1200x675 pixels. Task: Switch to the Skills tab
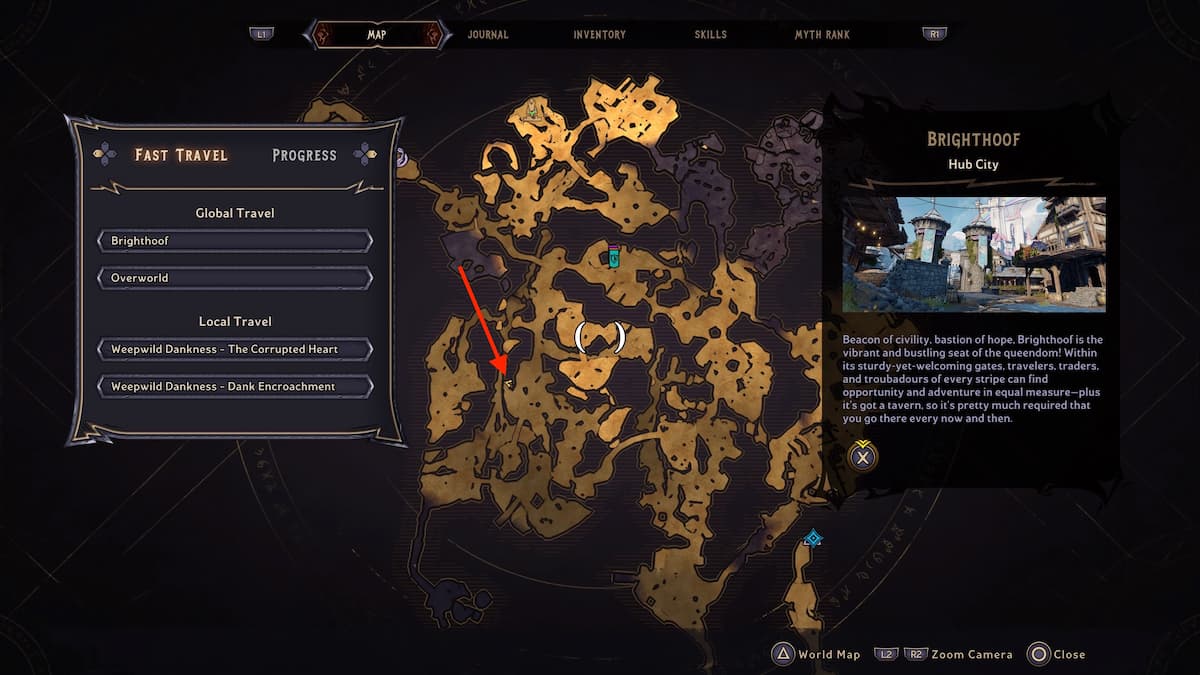[x=711, y=34]
